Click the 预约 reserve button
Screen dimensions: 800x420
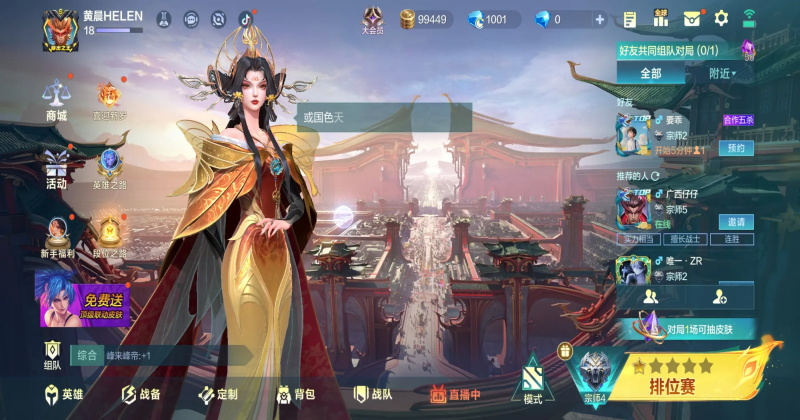tap(735, 148)
